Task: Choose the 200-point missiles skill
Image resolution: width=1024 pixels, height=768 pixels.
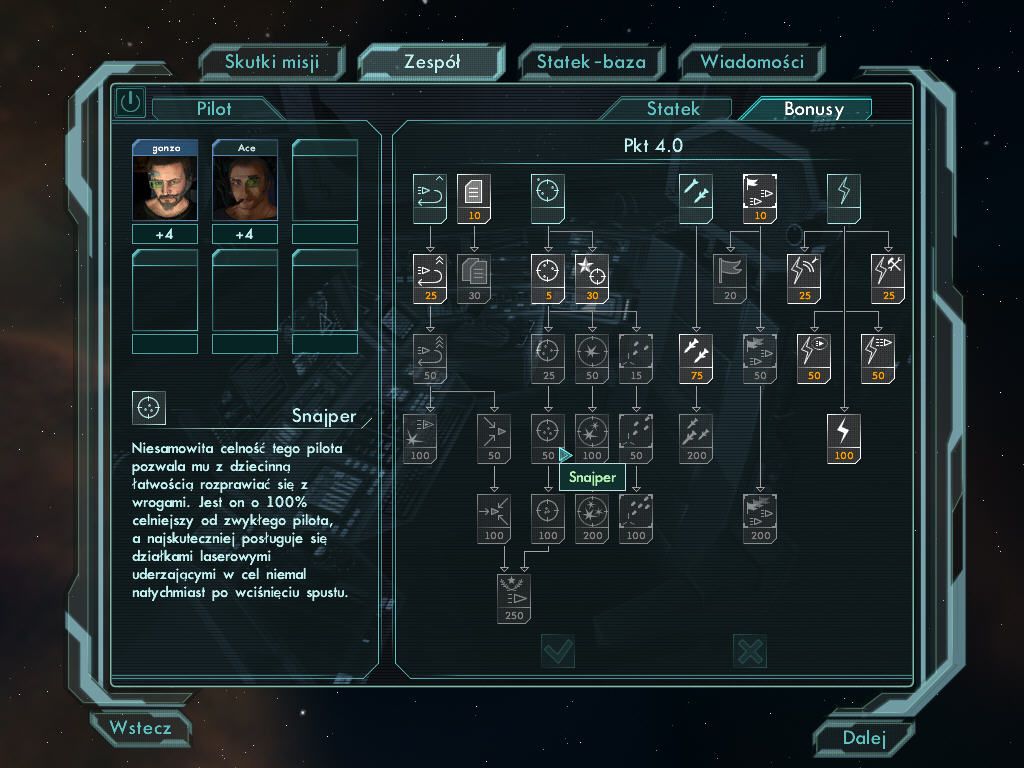Action: pos(695,437)
